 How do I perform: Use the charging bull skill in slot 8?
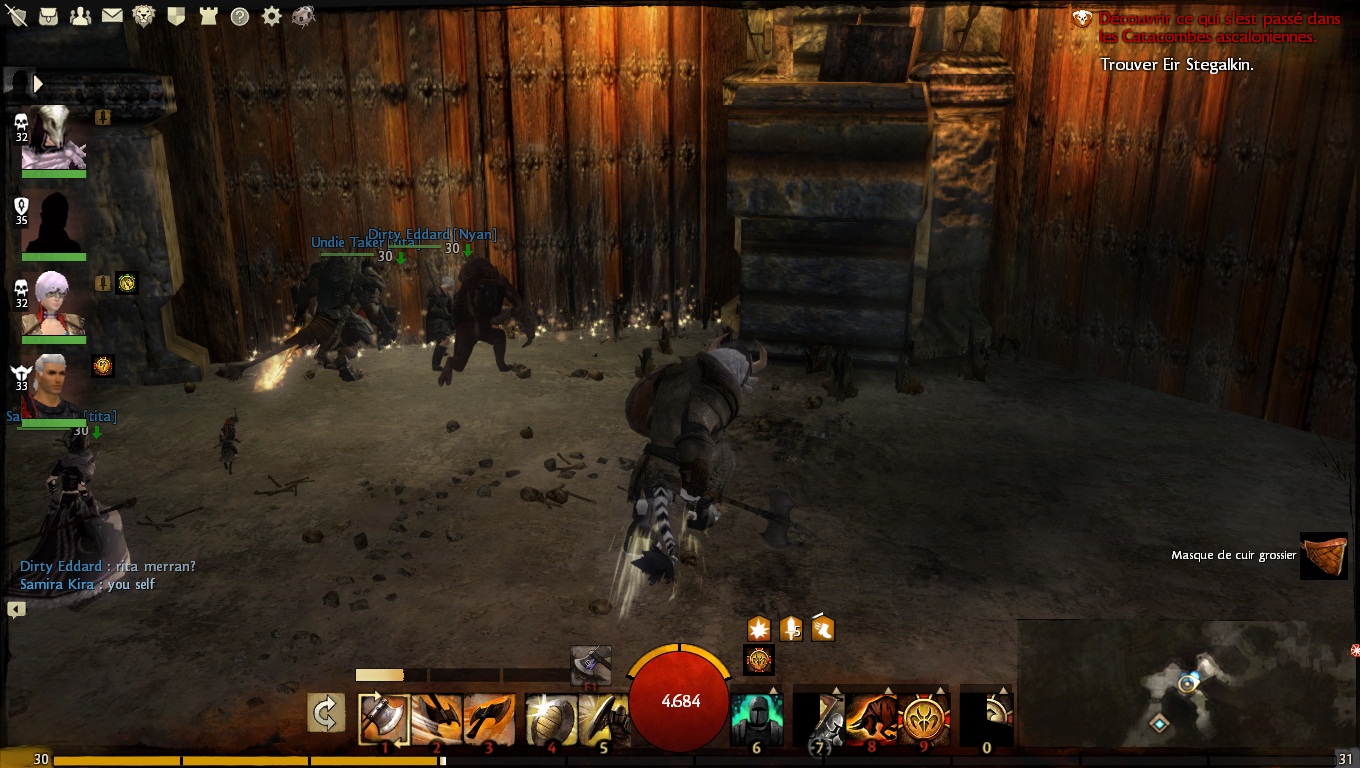click(872, 719)
